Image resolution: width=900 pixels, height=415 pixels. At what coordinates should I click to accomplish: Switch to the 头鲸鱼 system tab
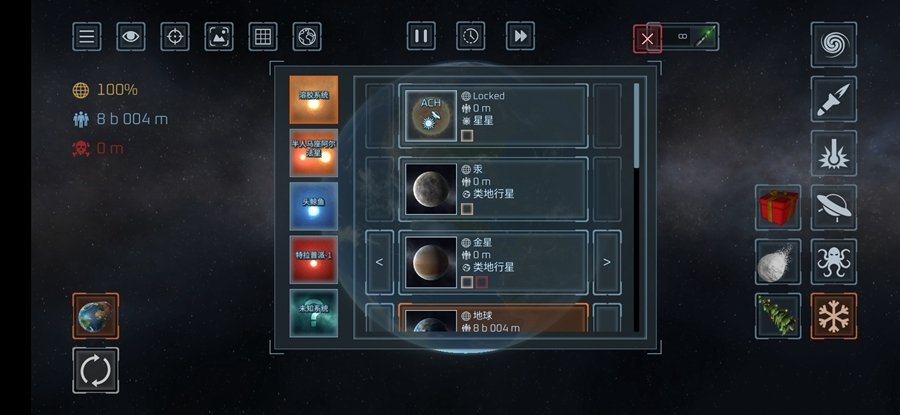coord(313,205)
